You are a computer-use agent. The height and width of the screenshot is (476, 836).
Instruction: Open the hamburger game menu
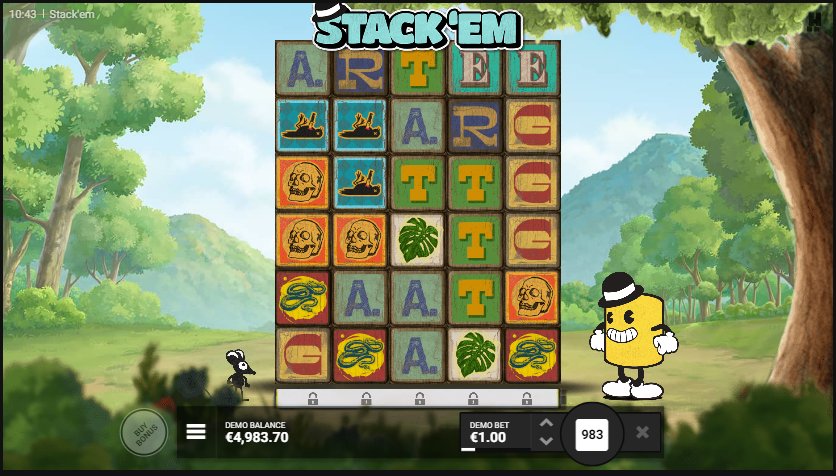click(196, 432)
